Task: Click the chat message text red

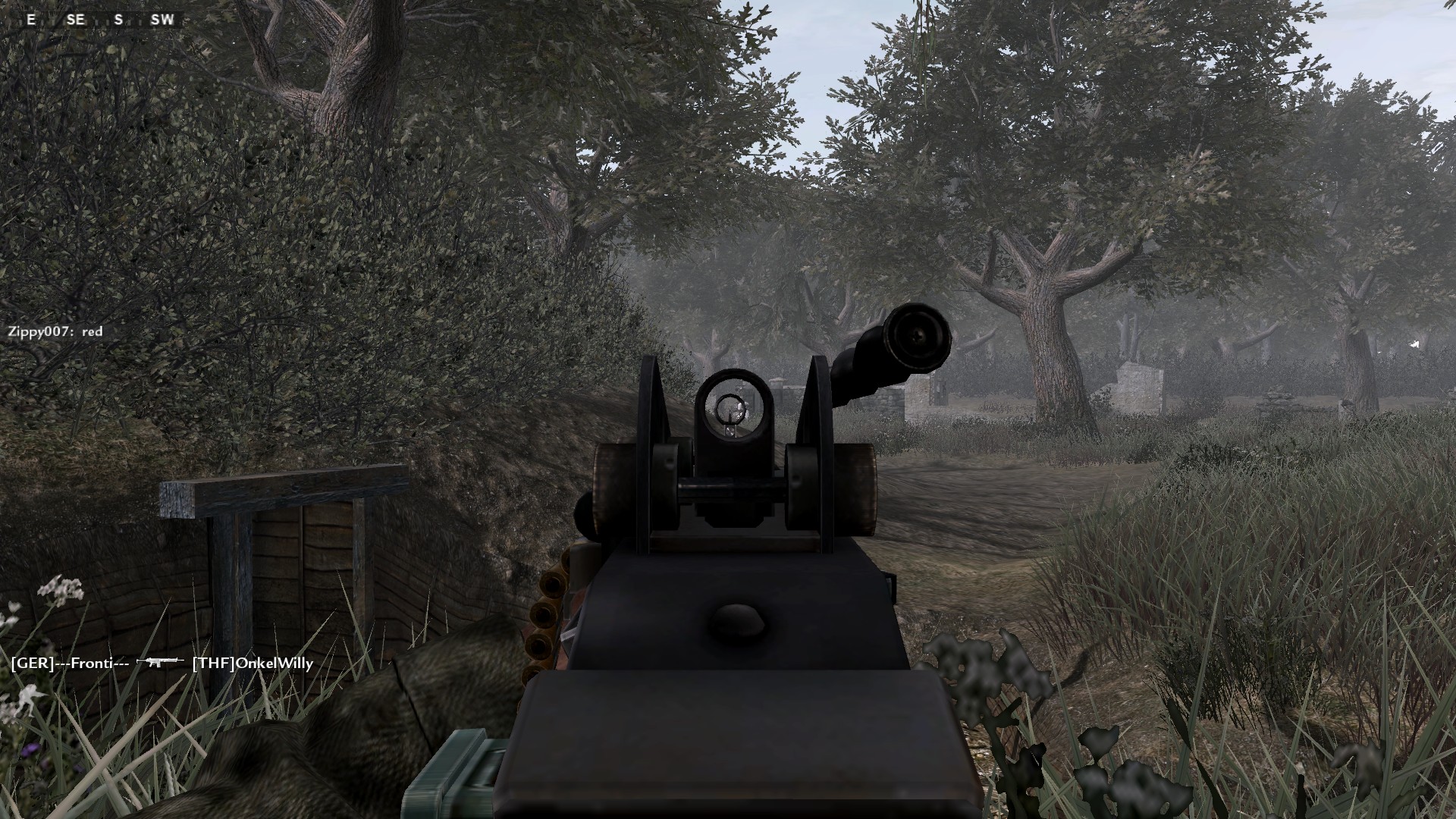Action: (93, 331)
